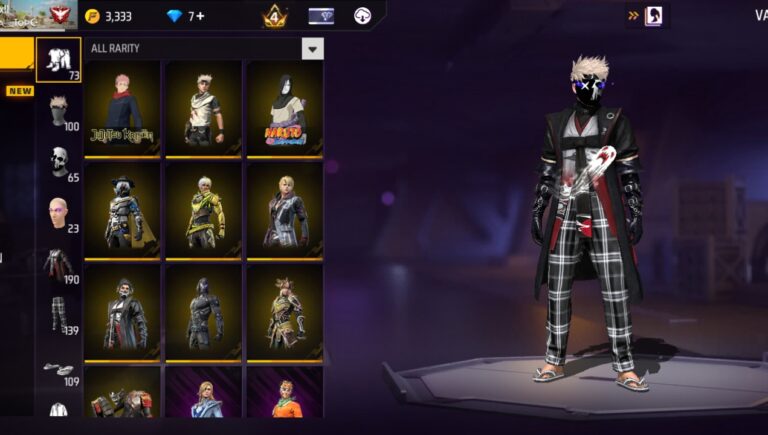Open the skull mask category
Viewport: 768px width, 435px height.
click(59, 162)
